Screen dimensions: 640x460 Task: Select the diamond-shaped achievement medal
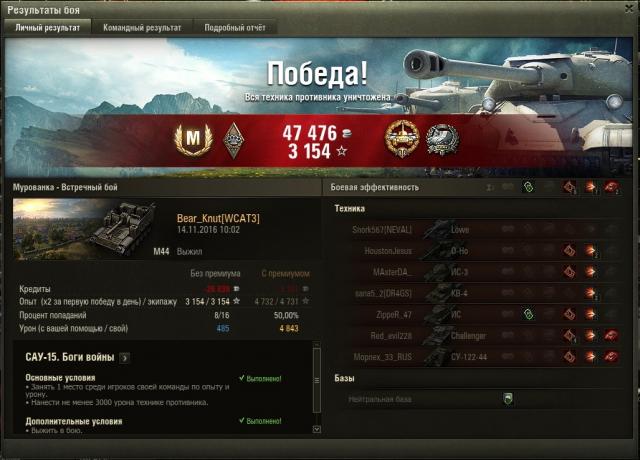tap(232, 138)
